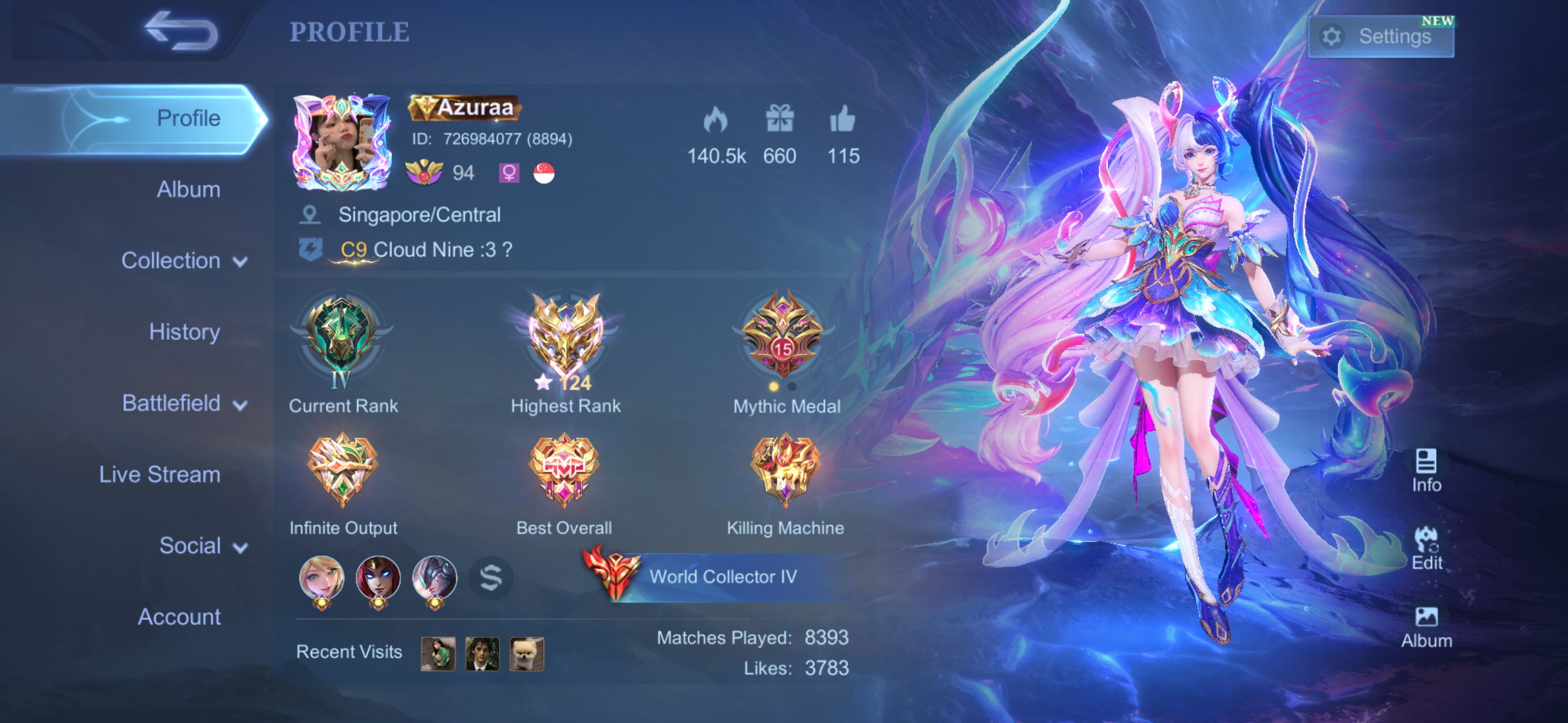The width and height of the screenshot is (1568, 723).
Task: Expand the Collection section
Action: pyautogui.click(x=184, y=261)
